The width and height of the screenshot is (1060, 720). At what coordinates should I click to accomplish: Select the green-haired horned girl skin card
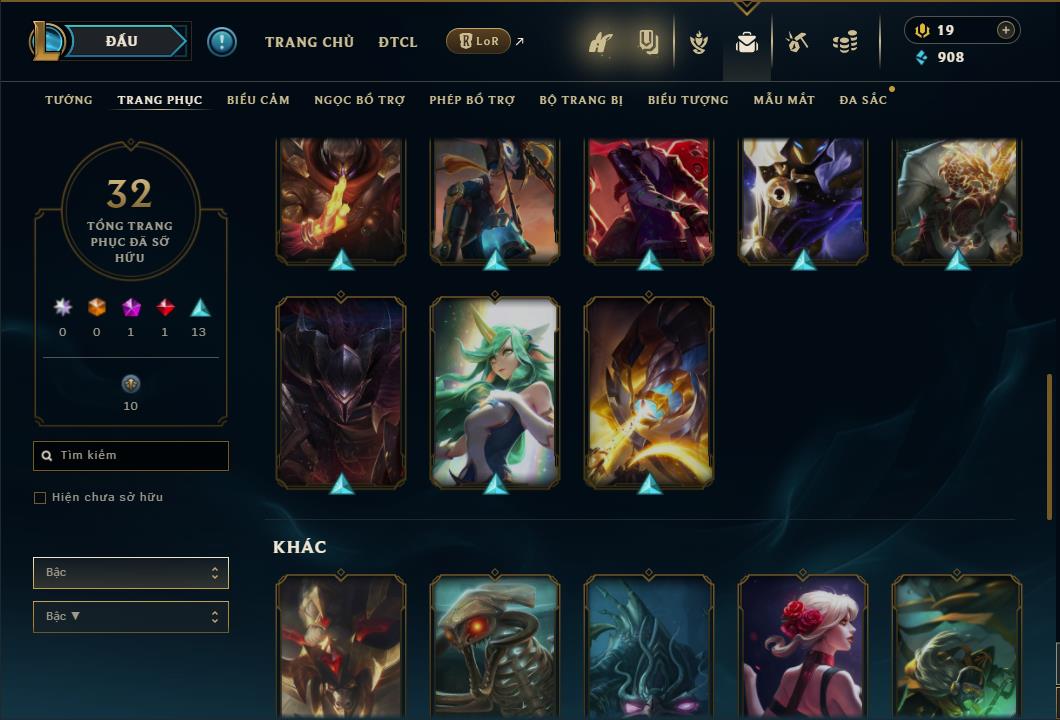point(495,390)
